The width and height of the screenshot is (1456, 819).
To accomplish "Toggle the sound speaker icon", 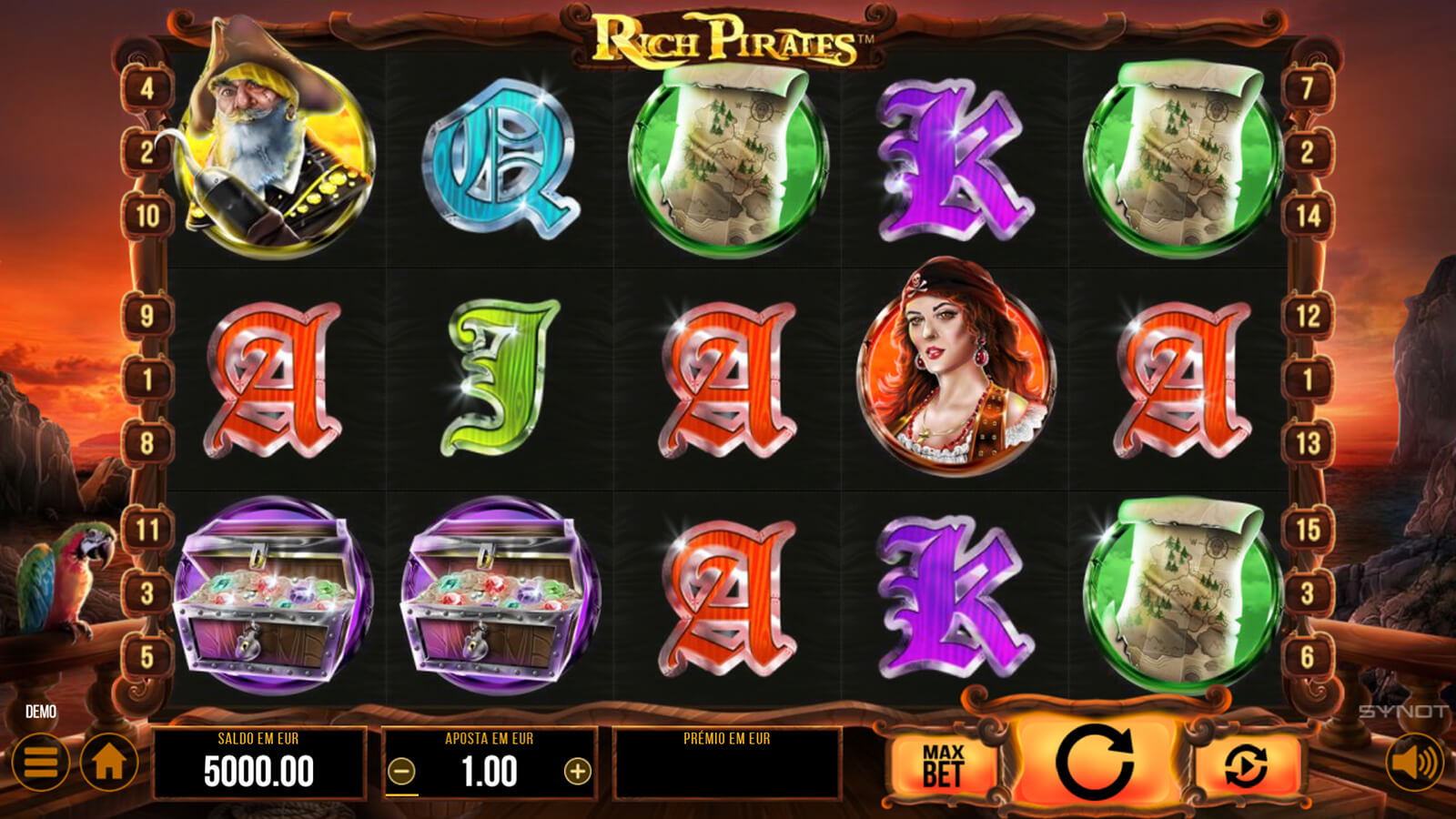I will tap(1414, 763).
